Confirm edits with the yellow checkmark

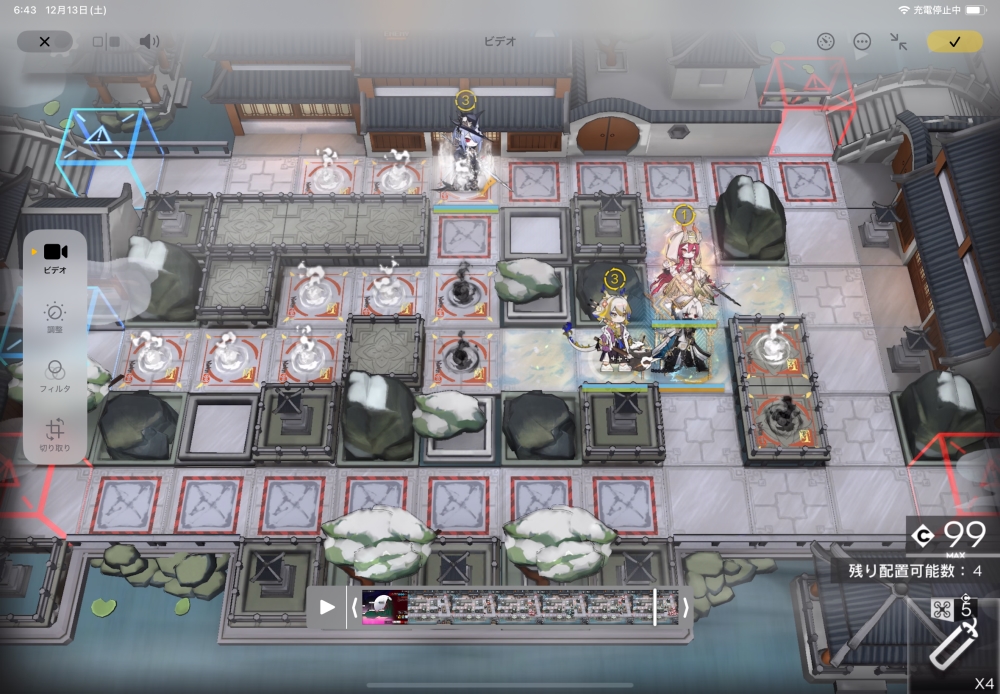pyautogui.click(x=954, y=42)
